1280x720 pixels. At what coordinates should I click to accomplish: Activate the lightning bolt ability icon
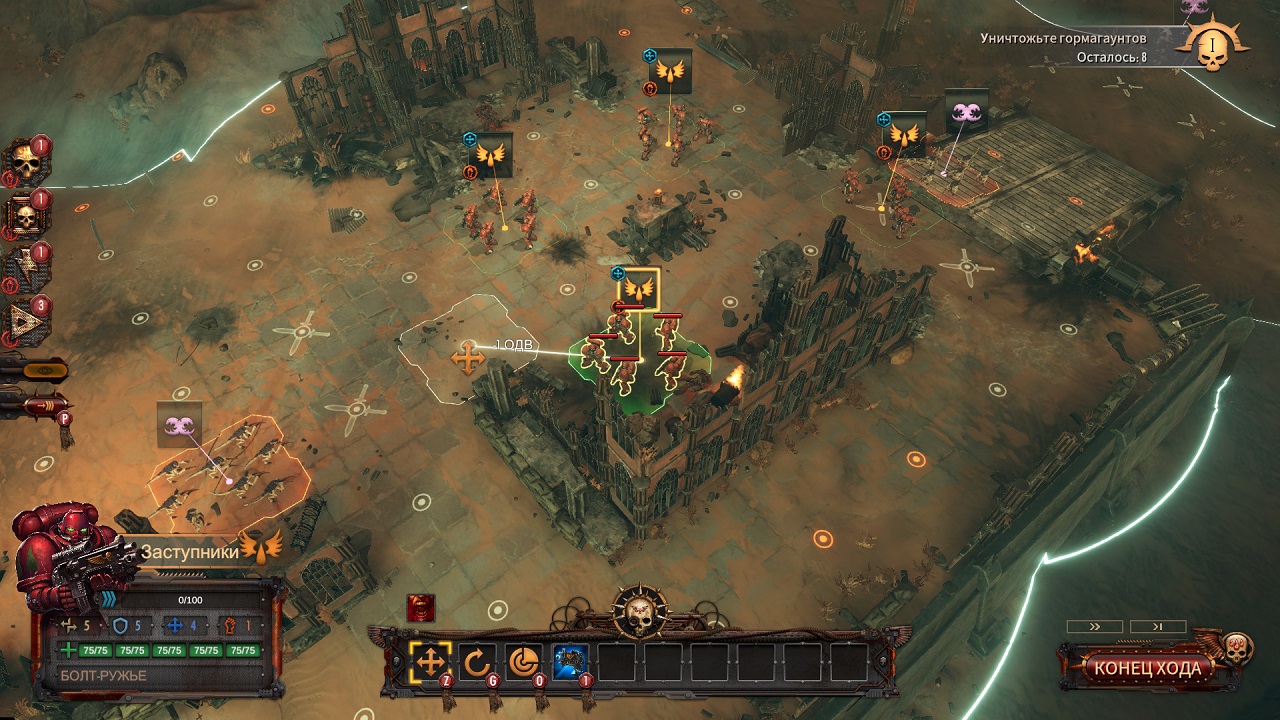(x=24, y=268)
